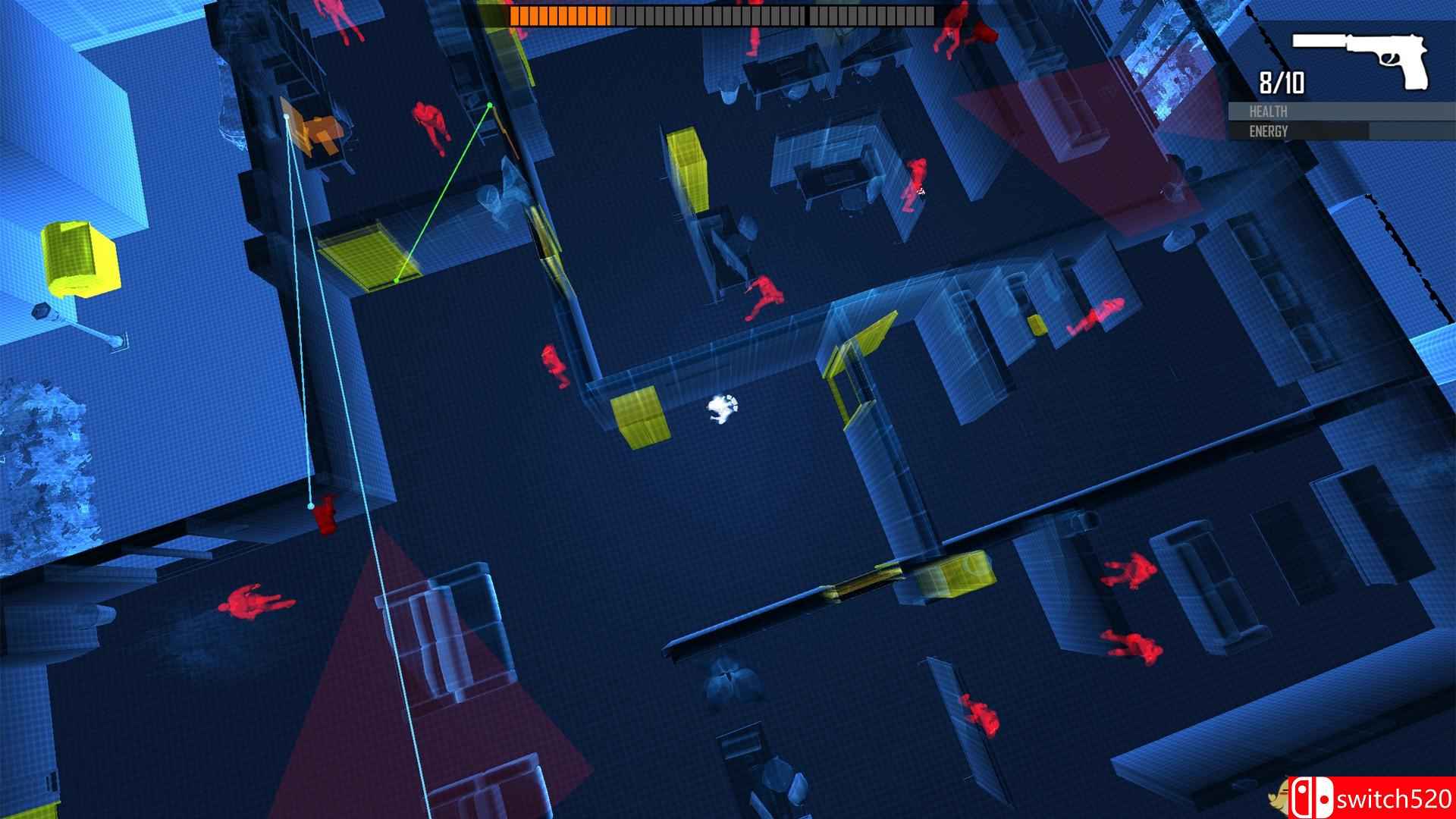Screen dimensions: 1456x819
Task: Click the switch520 watermark link
Action: coord(1389,799)
